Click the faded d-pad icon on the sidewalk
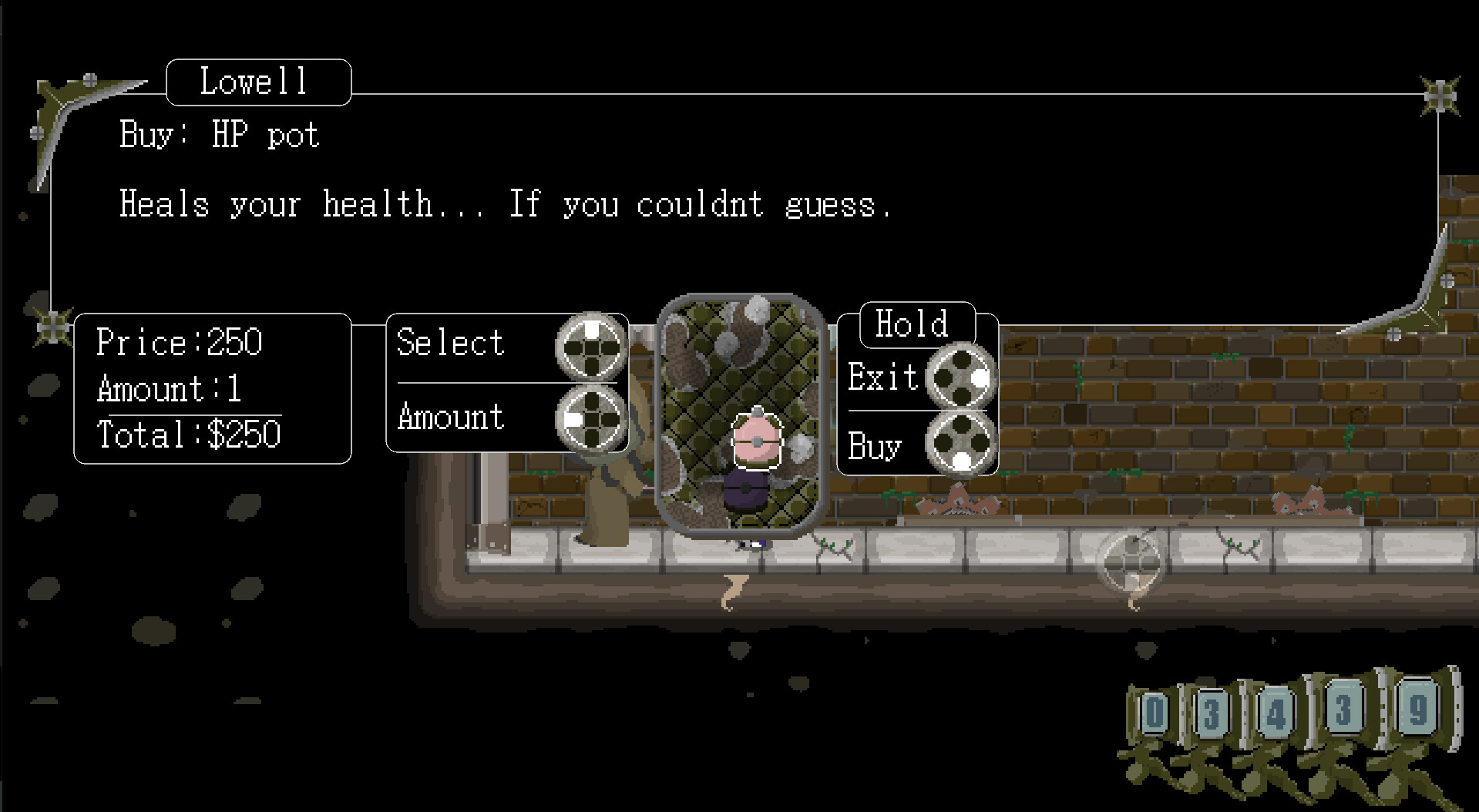The image size is (1479, 812). click(1131, 561)
